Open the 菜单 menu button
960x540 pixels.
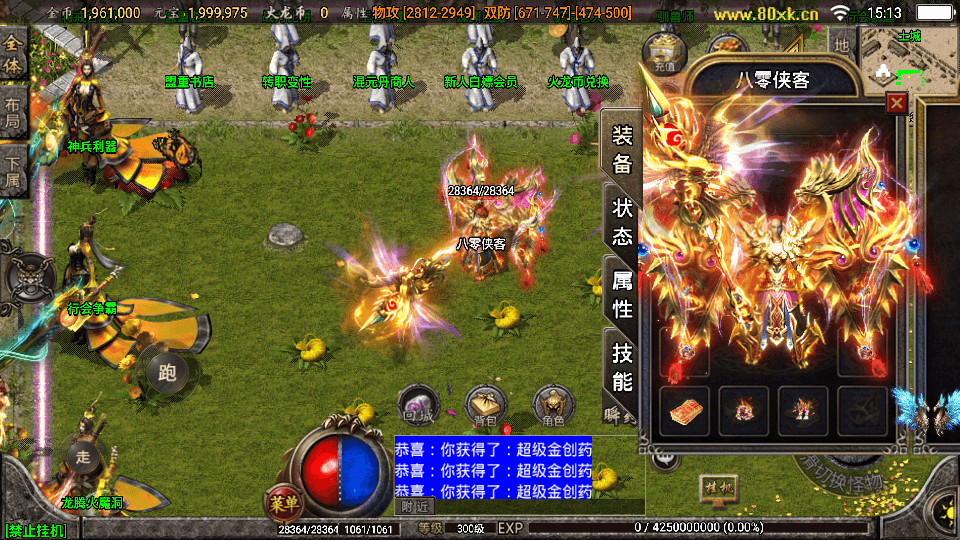[283, 501]
